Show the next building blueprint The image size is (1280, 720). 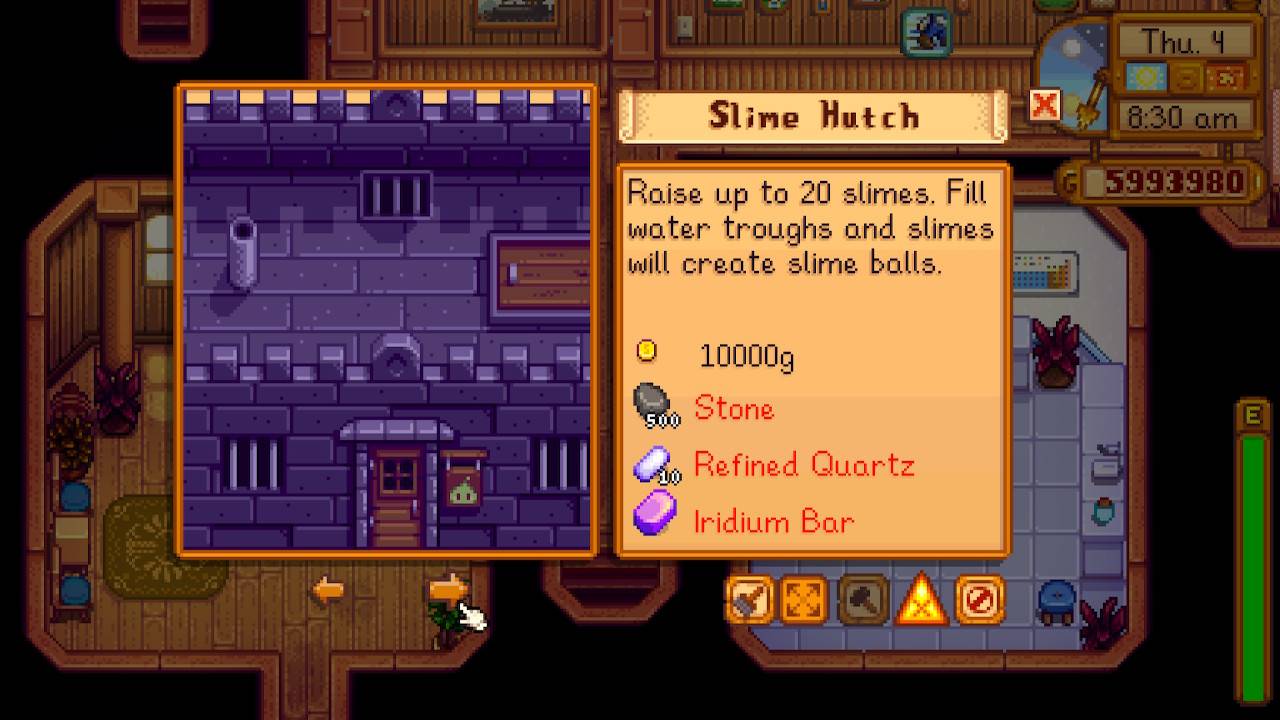click(449, 590)
